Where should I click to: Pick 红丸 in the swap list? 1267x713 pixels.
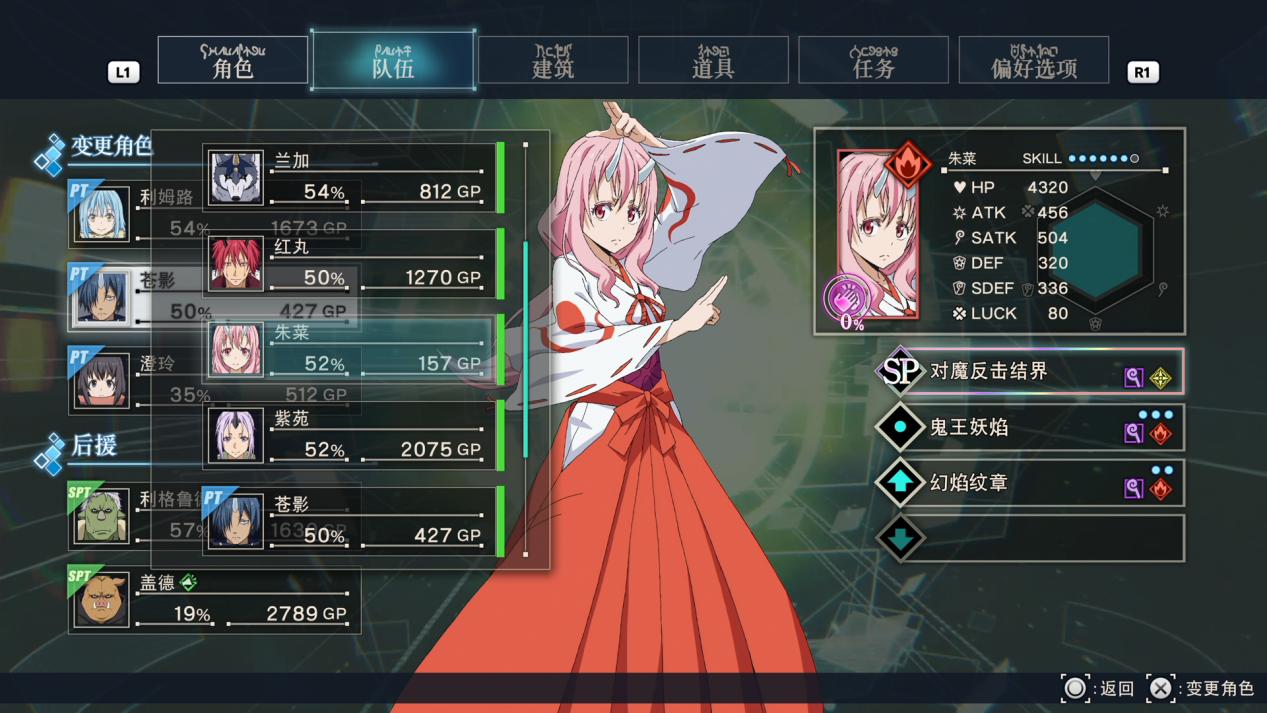coord(350,264)
